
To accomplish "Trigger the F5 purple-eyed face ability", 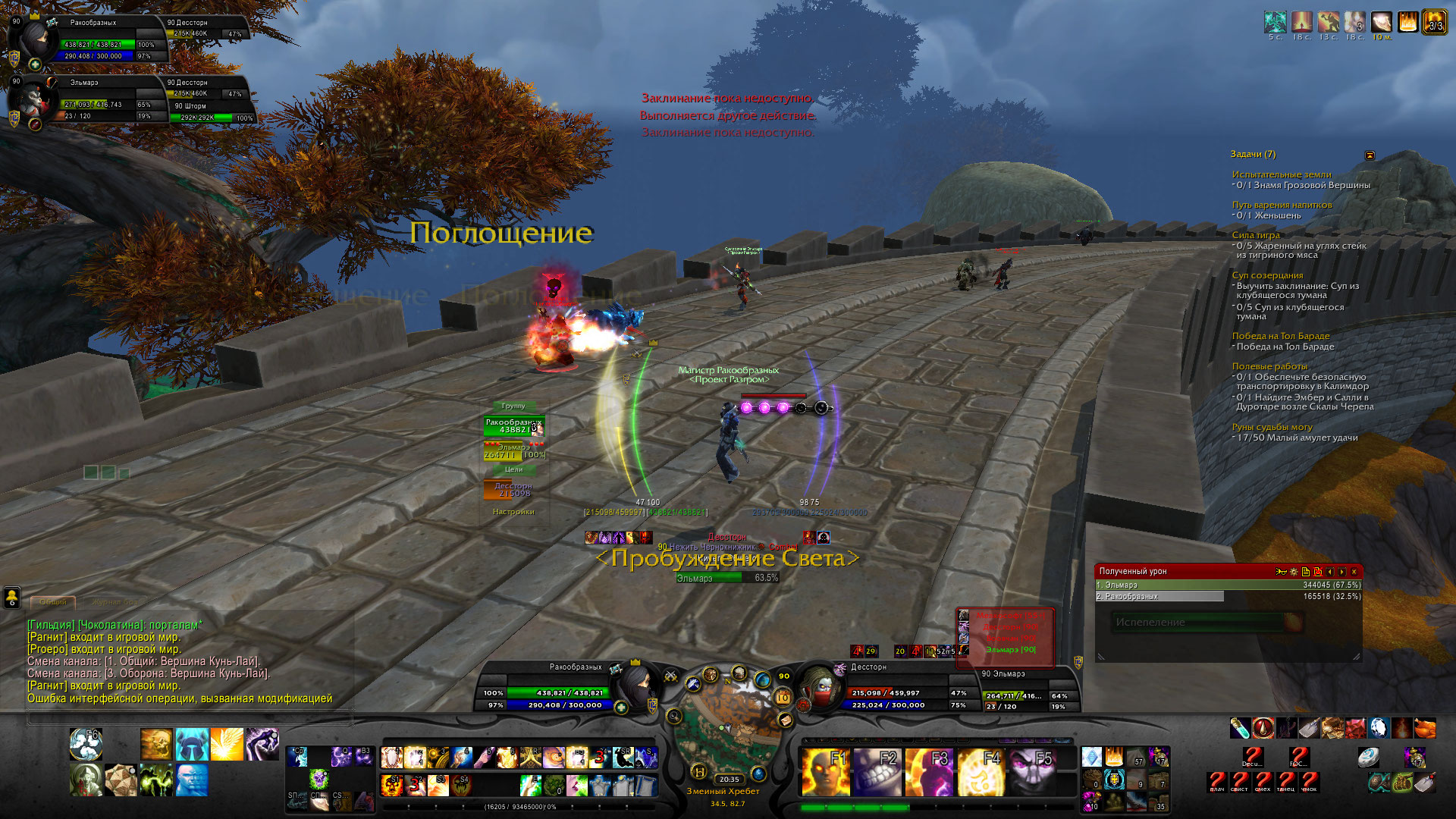I will 1032,771.
